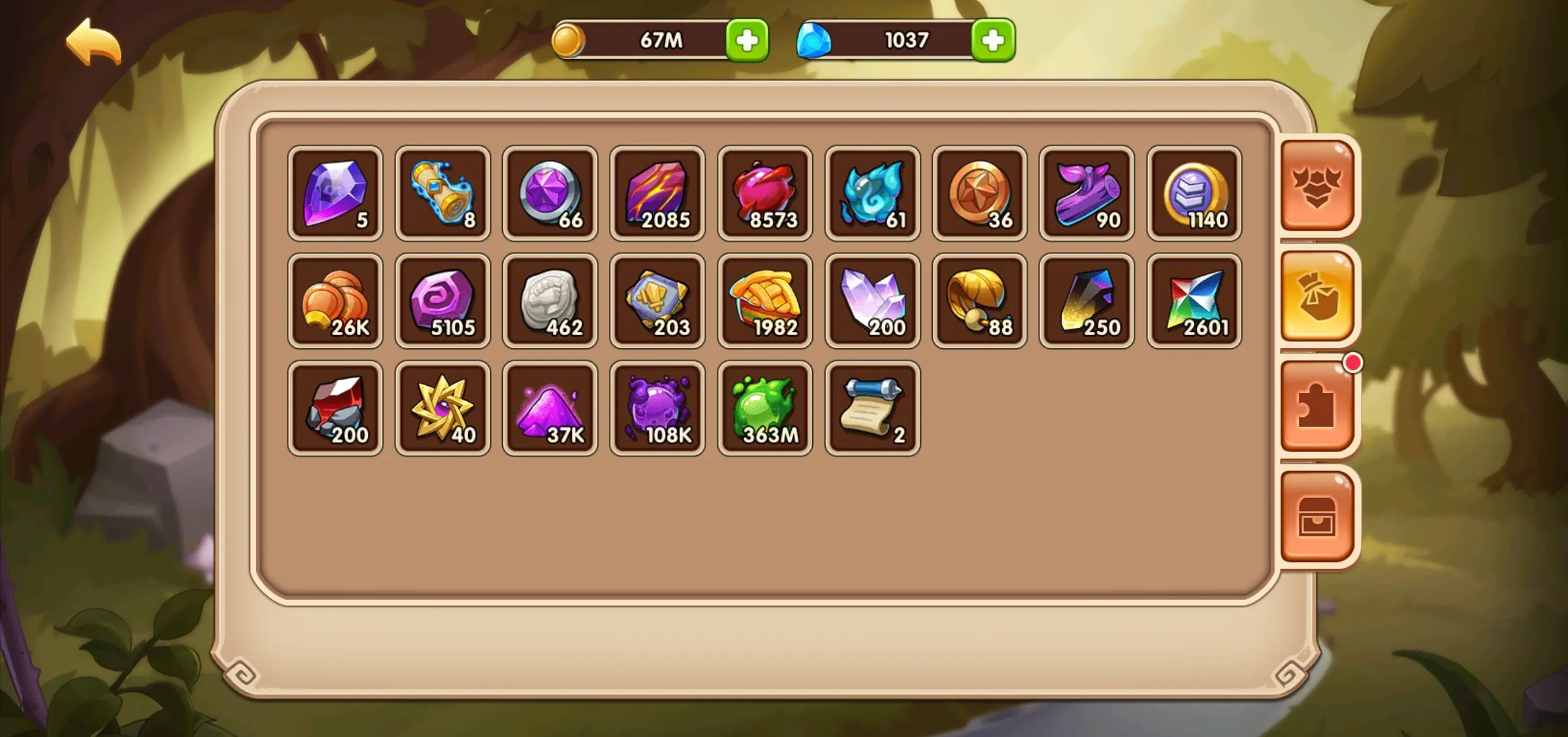Screen dimensions: 1568x737
Task: Select the purple crystal cluster, 200
Action: click(873, 301)
